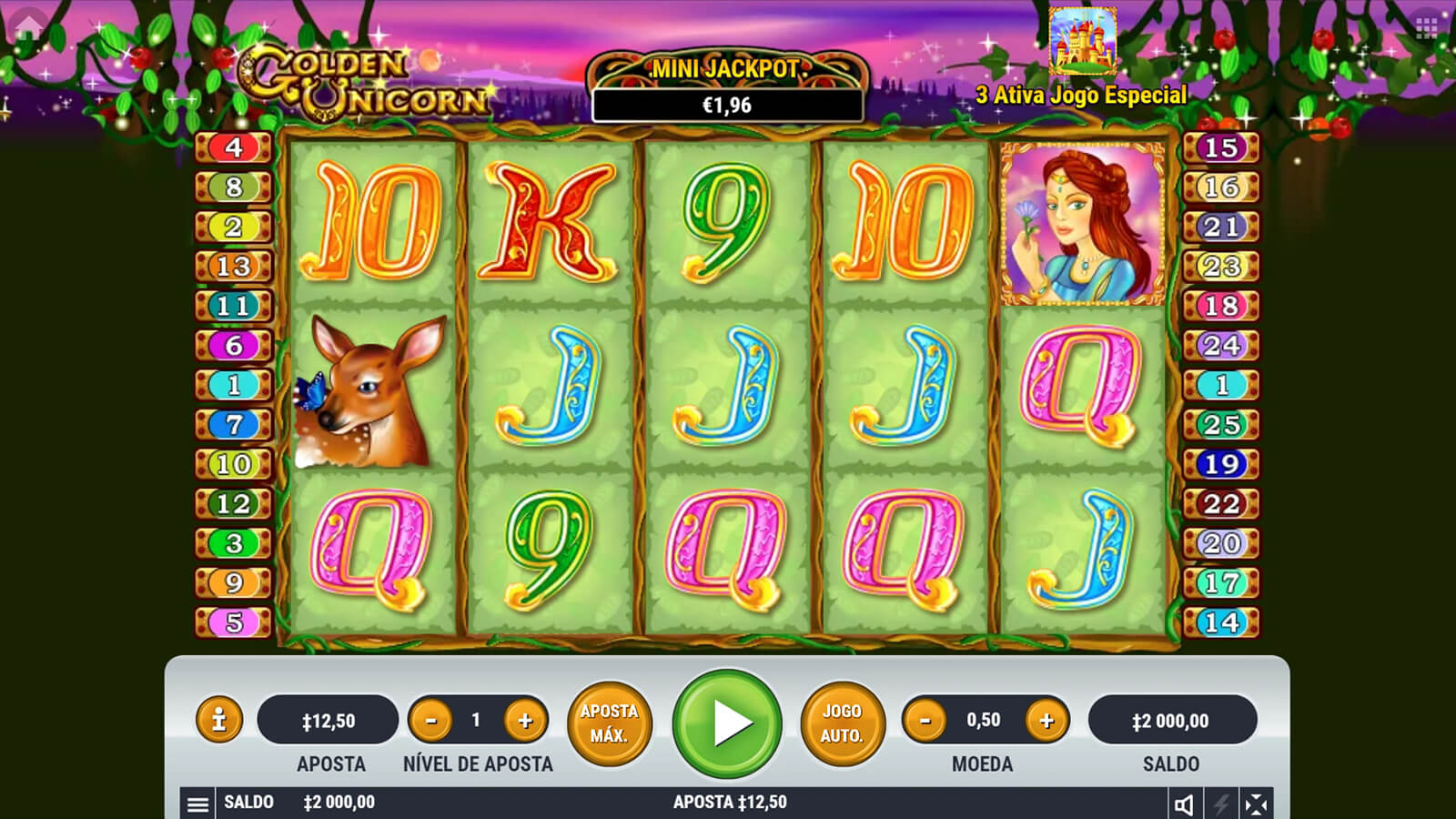The width and height of the screenshot is (1456, 819).
Task: Decrease the Nível de Aposta
Action: click(431, 721)
